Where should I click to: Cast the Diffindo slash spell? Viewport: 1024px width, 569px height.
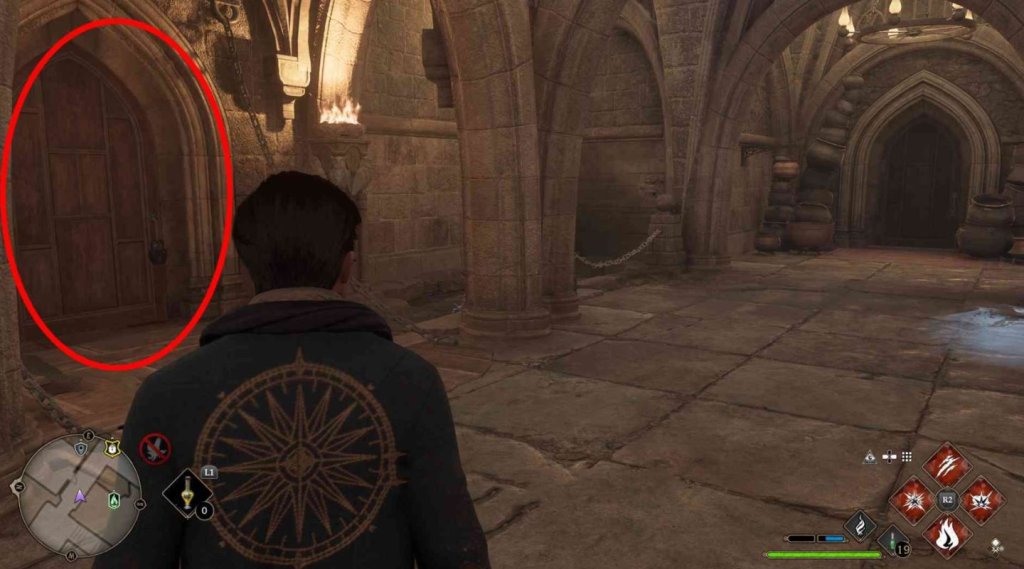(x=946, y=465)
